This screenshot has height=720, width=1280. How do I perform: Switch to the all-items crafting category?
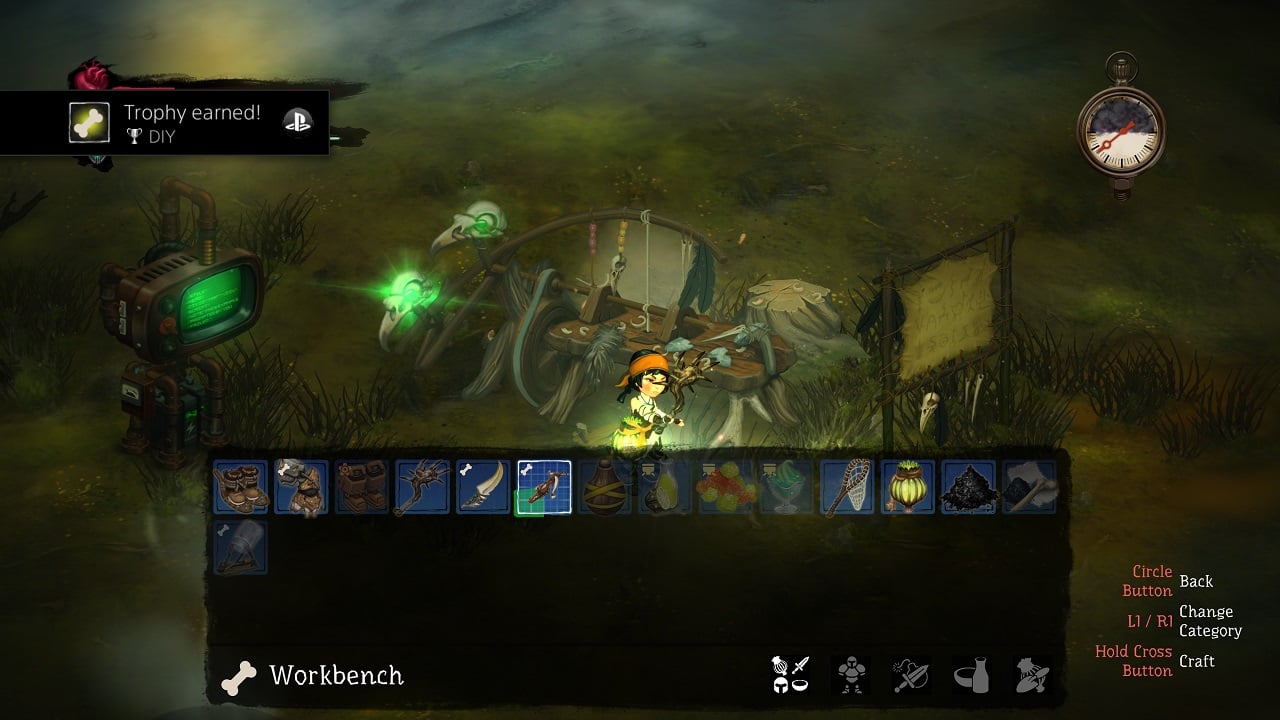click(790, 675)
